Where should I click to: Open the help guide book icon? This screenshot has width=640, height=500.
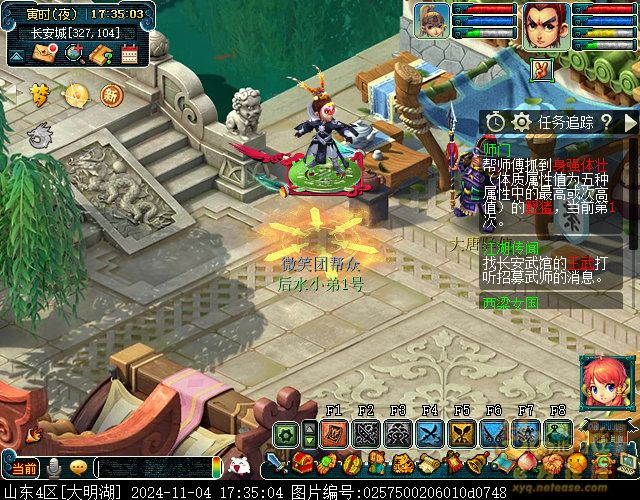point(100,55)
